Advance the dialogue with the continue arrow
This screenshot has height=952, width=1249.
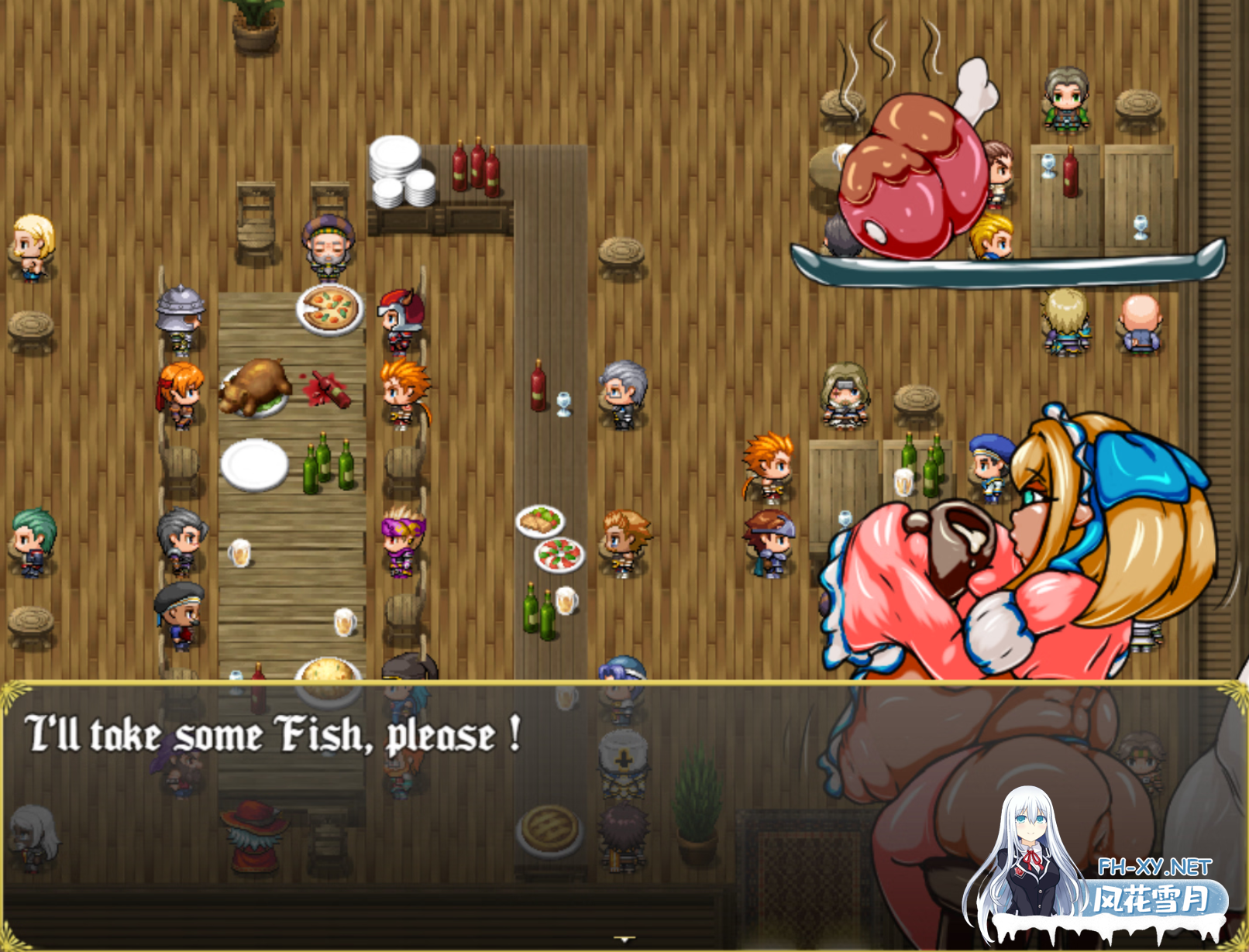(x=624, y=939)
